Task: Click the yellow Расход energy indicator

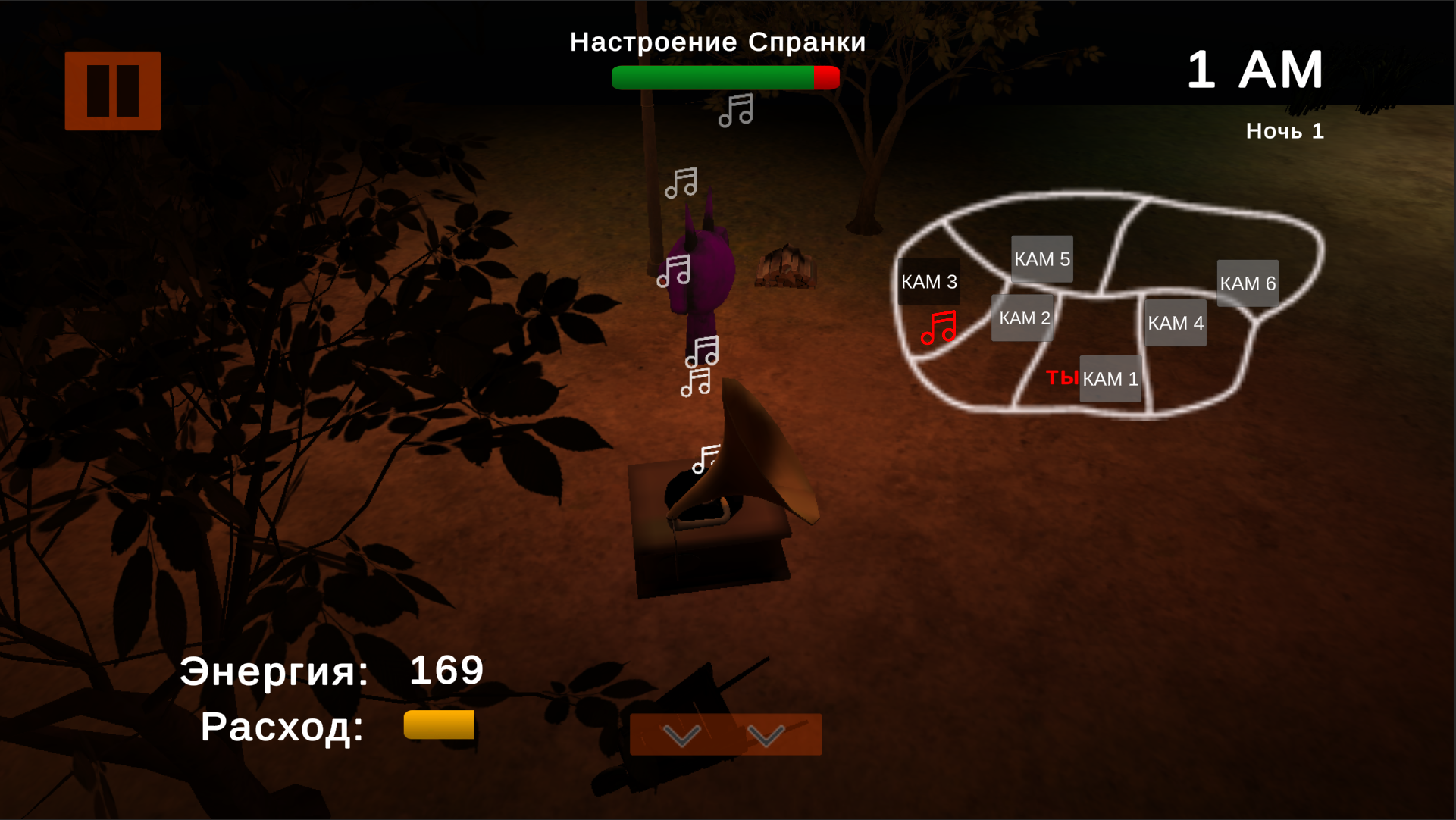Action: [x=438, y=725]
